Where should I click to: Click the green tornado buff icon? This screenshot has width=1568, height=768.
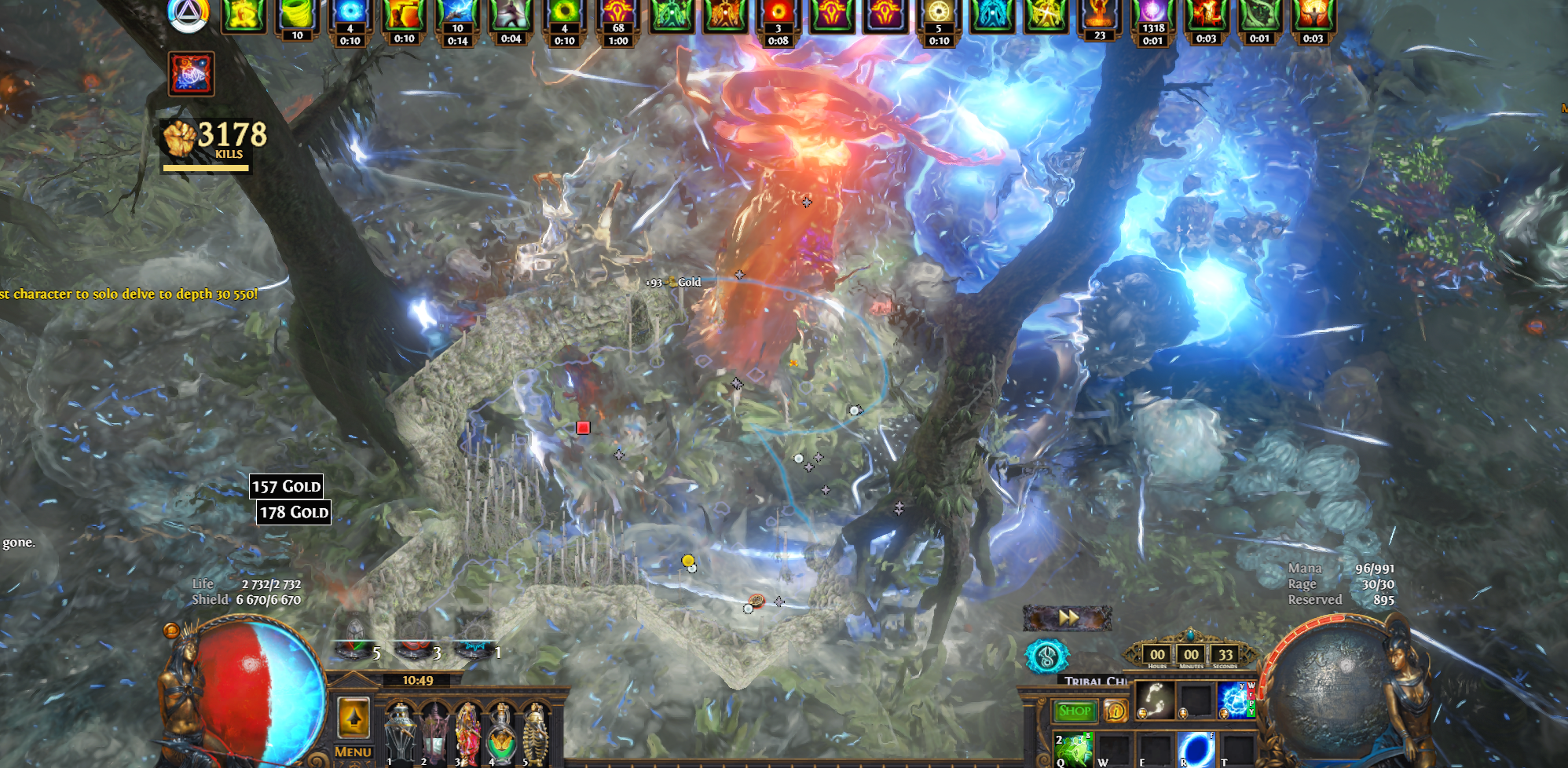point(297,16)
